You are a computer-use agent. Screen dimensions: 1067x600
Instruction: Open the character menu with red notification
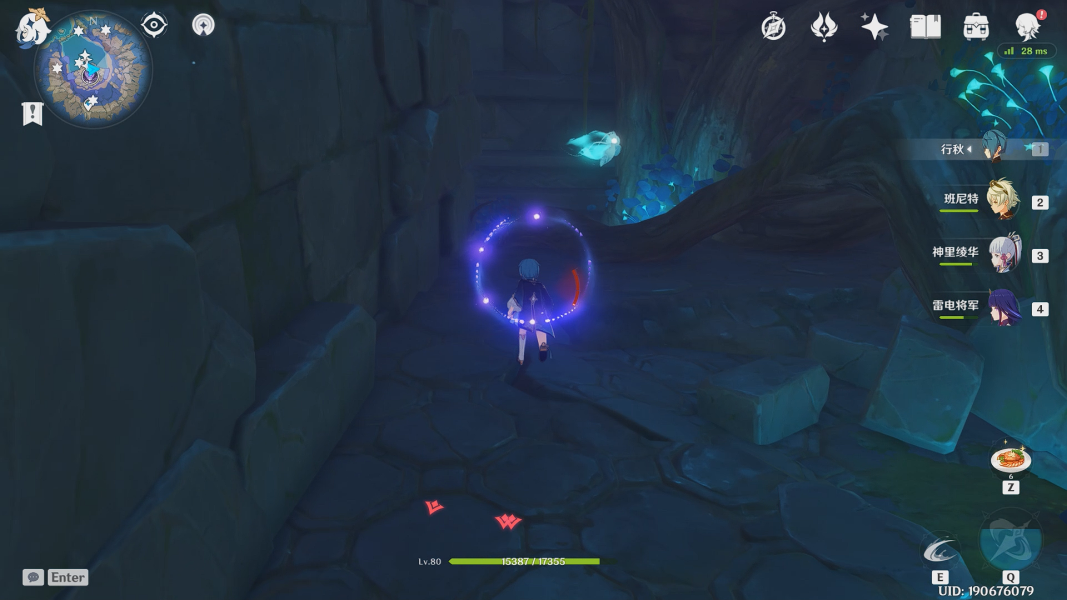(1027, 27)
